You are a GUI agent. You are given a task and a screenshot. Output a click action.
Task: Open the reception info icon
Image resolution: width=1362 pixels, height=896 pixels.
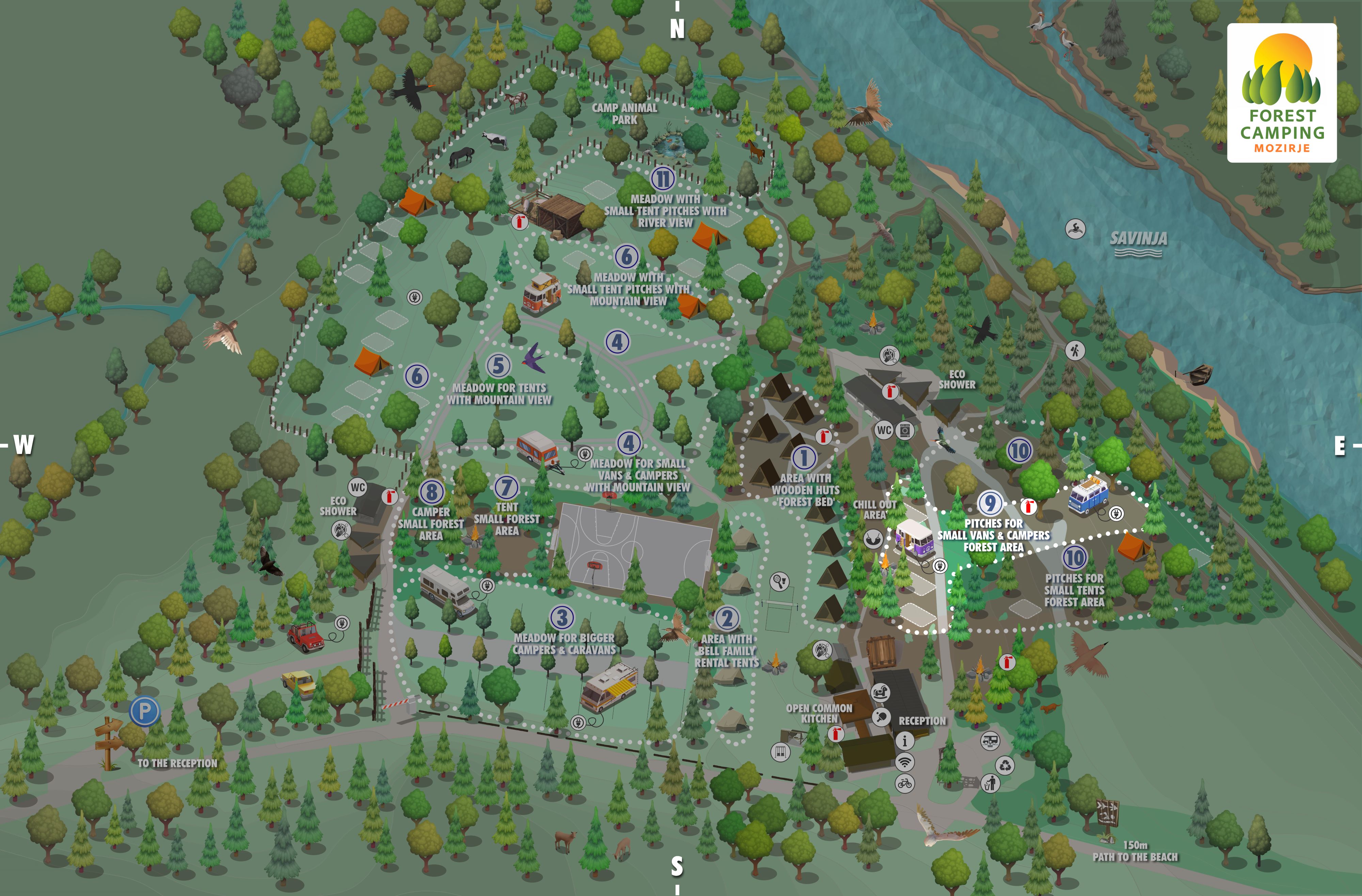[x=905, y=741]
